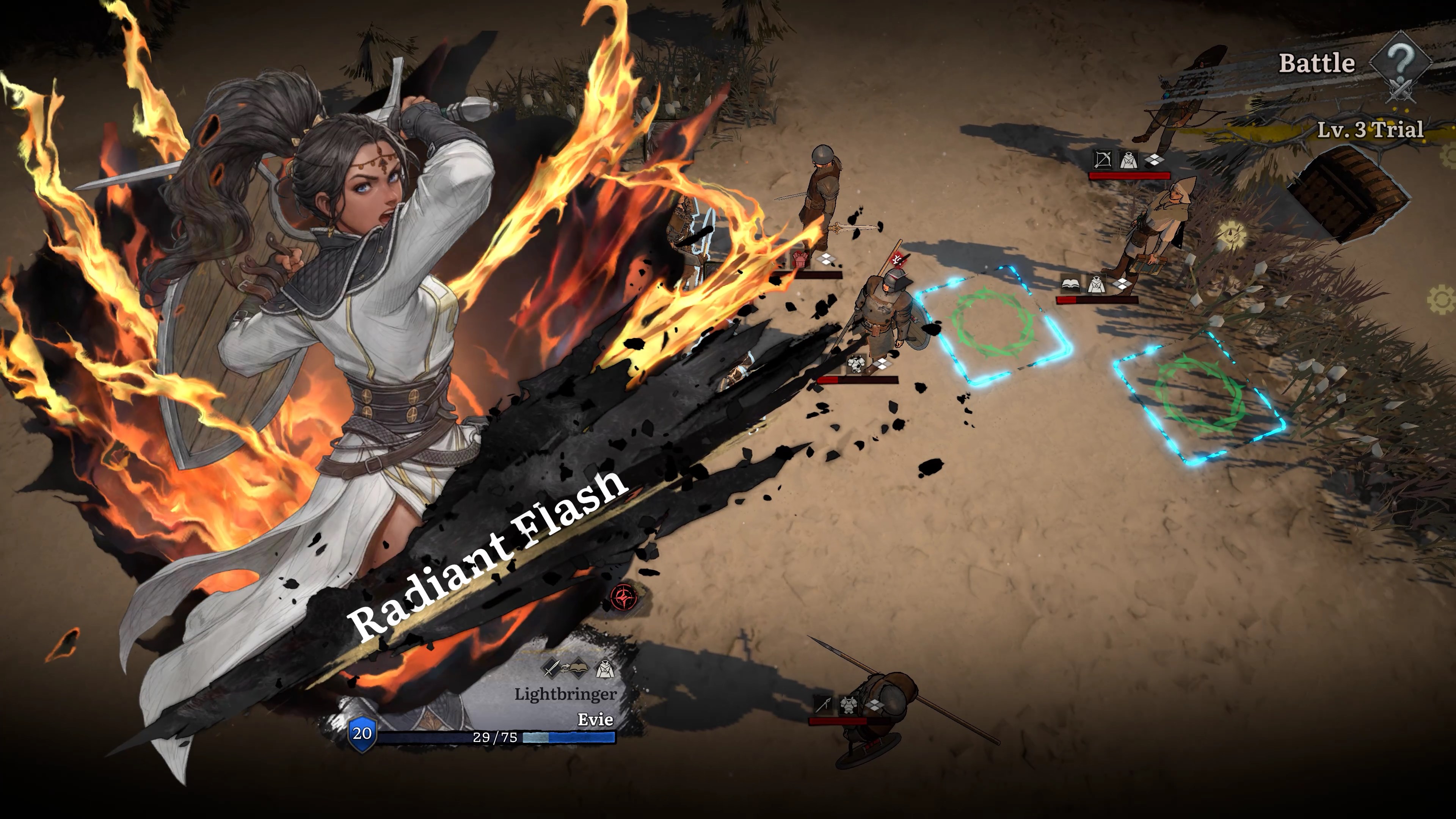Select the crossbow weapon icon above the archer
Viewport: 1456px width, 819px height.
tap(1103, 160)
